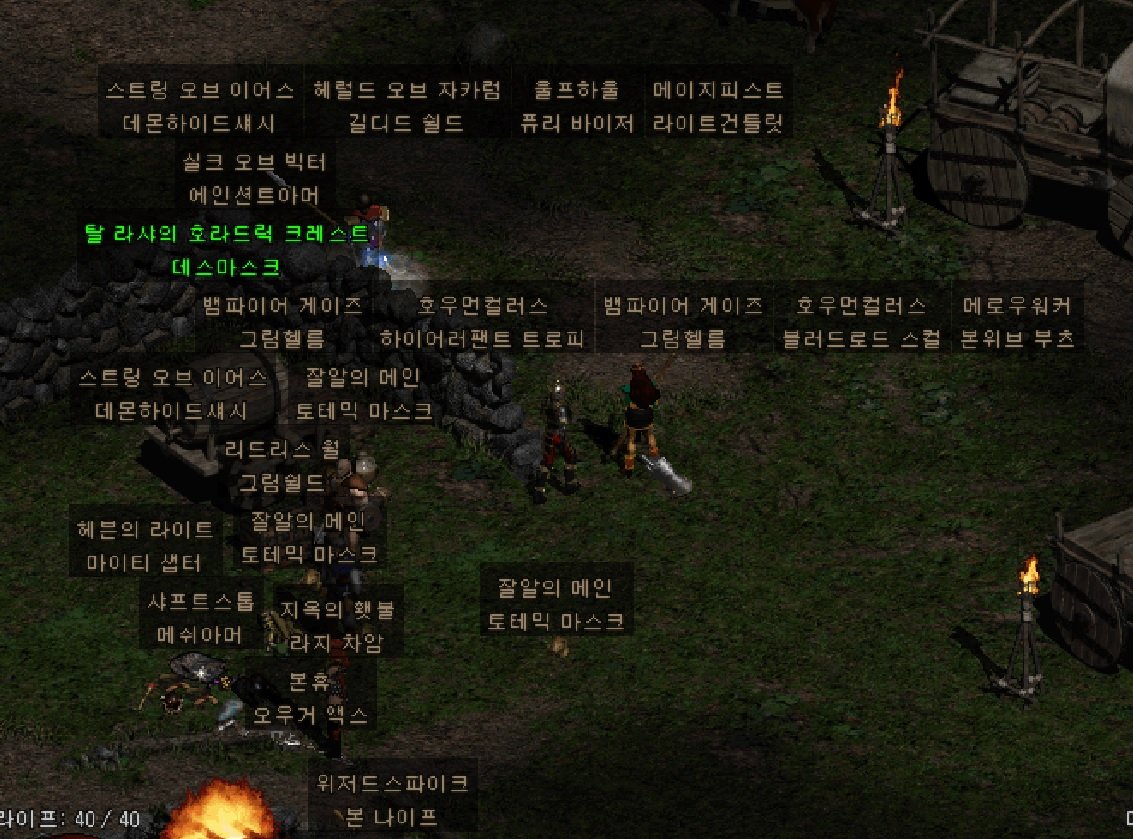
Task: Select the 울프하울 퓨리 바이저 label
Action: click(x=576, y=106)
